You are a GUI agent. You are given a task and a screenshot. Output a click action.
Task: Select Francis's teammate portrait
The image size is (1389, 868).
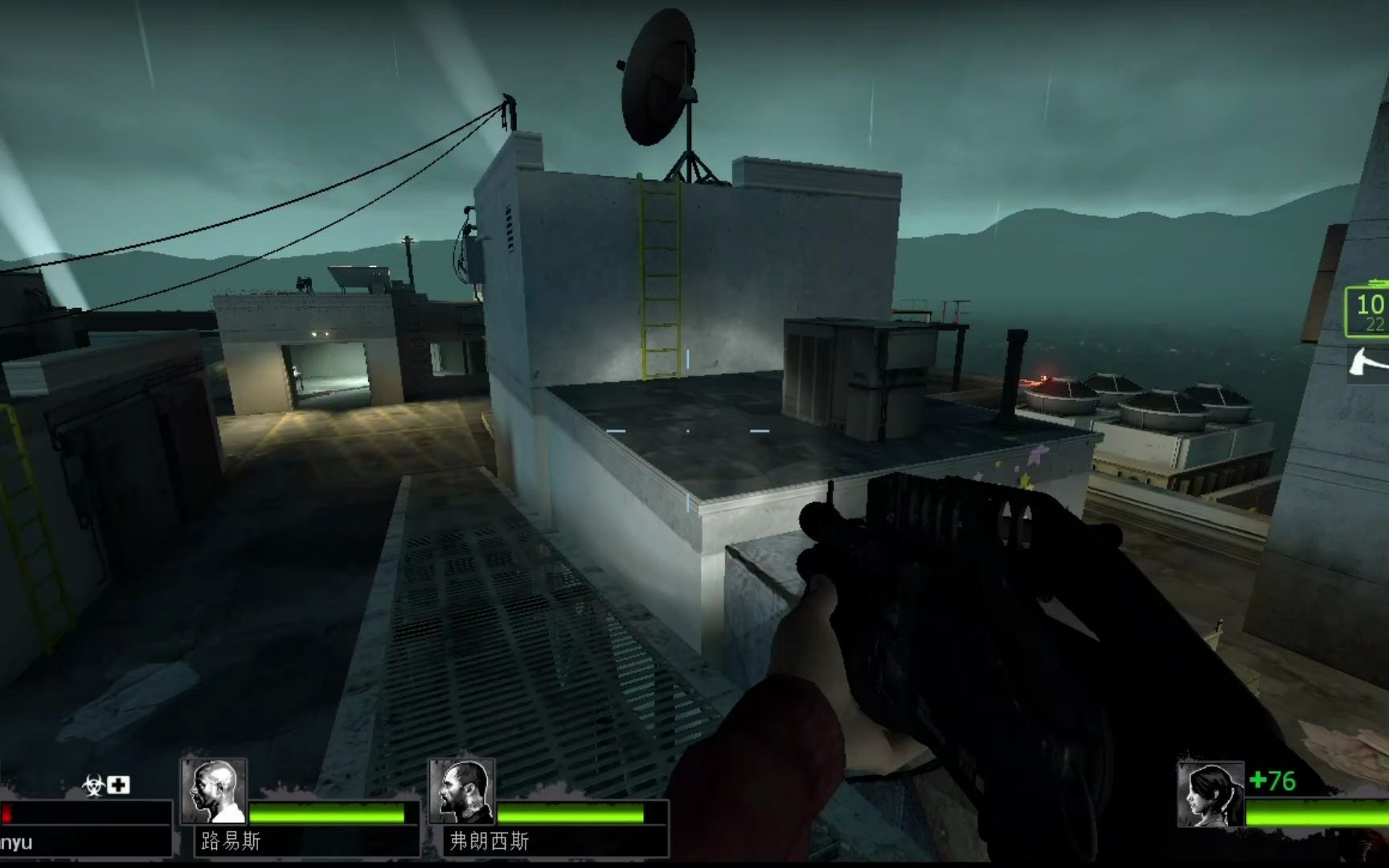(461, 792)
